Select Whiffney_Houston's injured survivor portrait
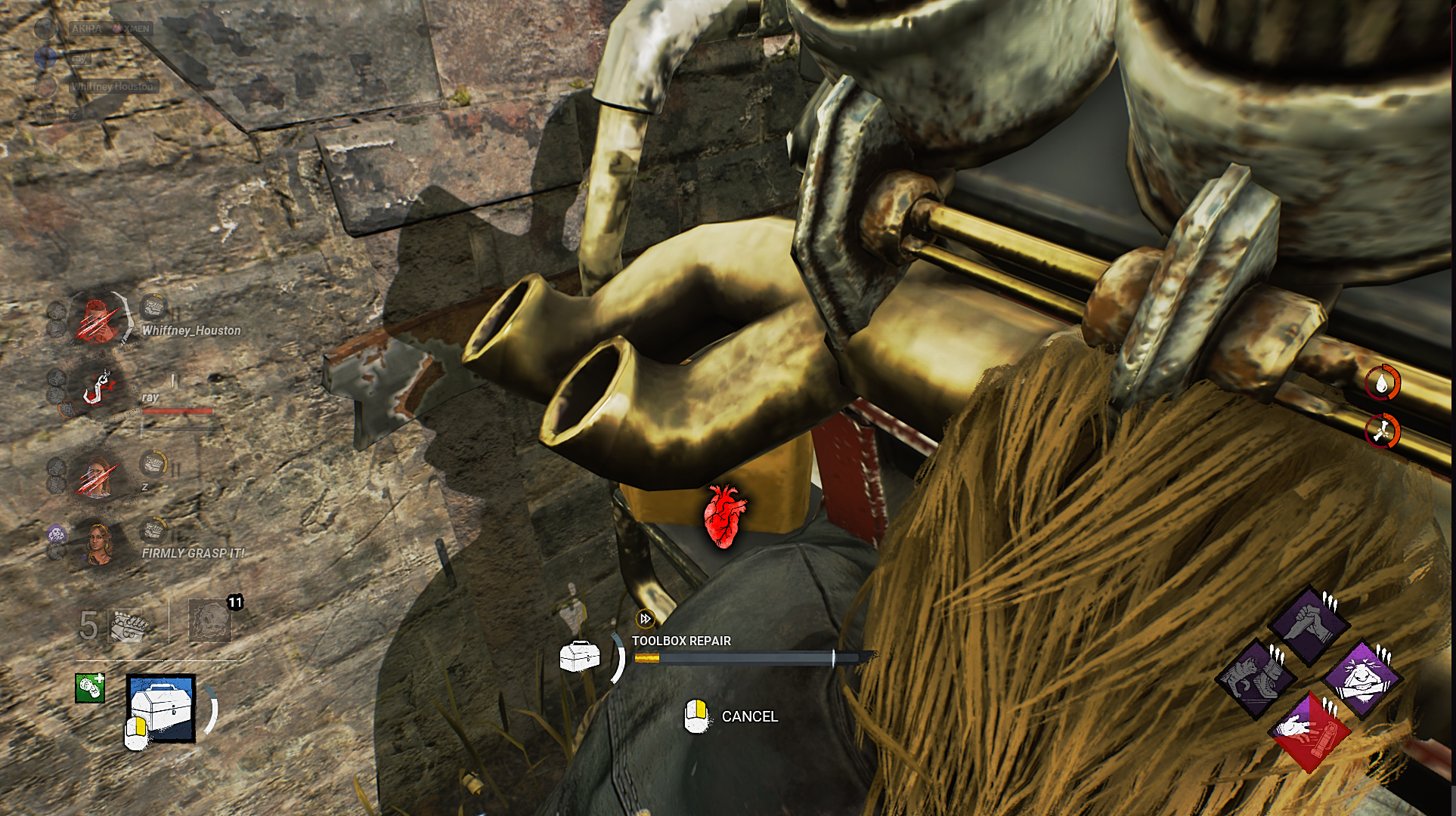Image resolution: width=1456 pixels, height=816 pixels. (98, 320)
